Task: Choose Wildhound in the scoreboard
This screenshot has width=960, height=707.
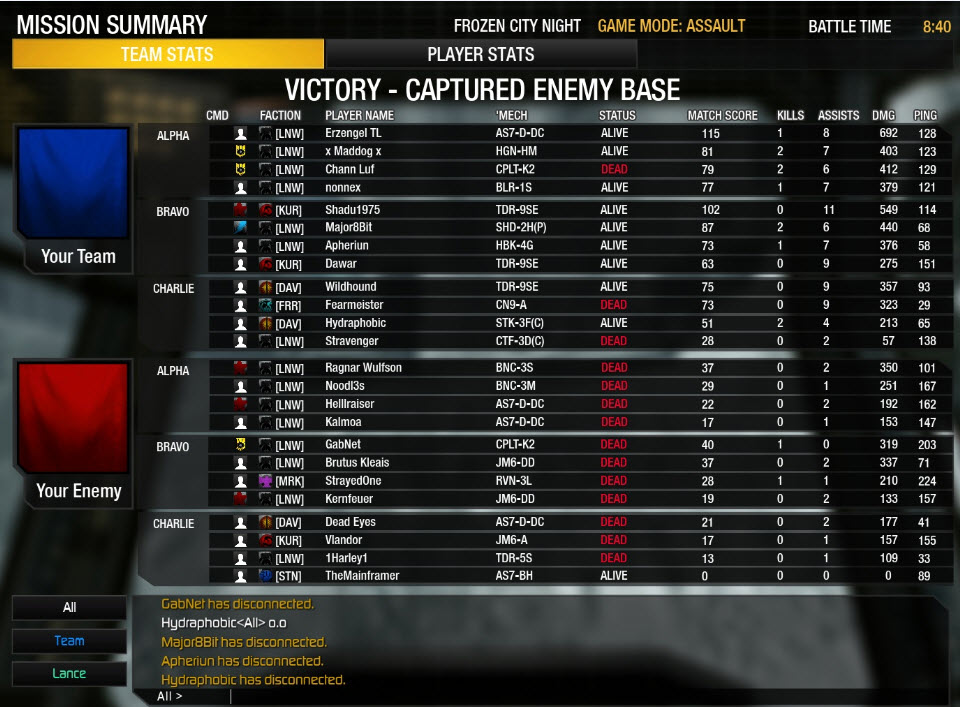Action: click(350, 288)
